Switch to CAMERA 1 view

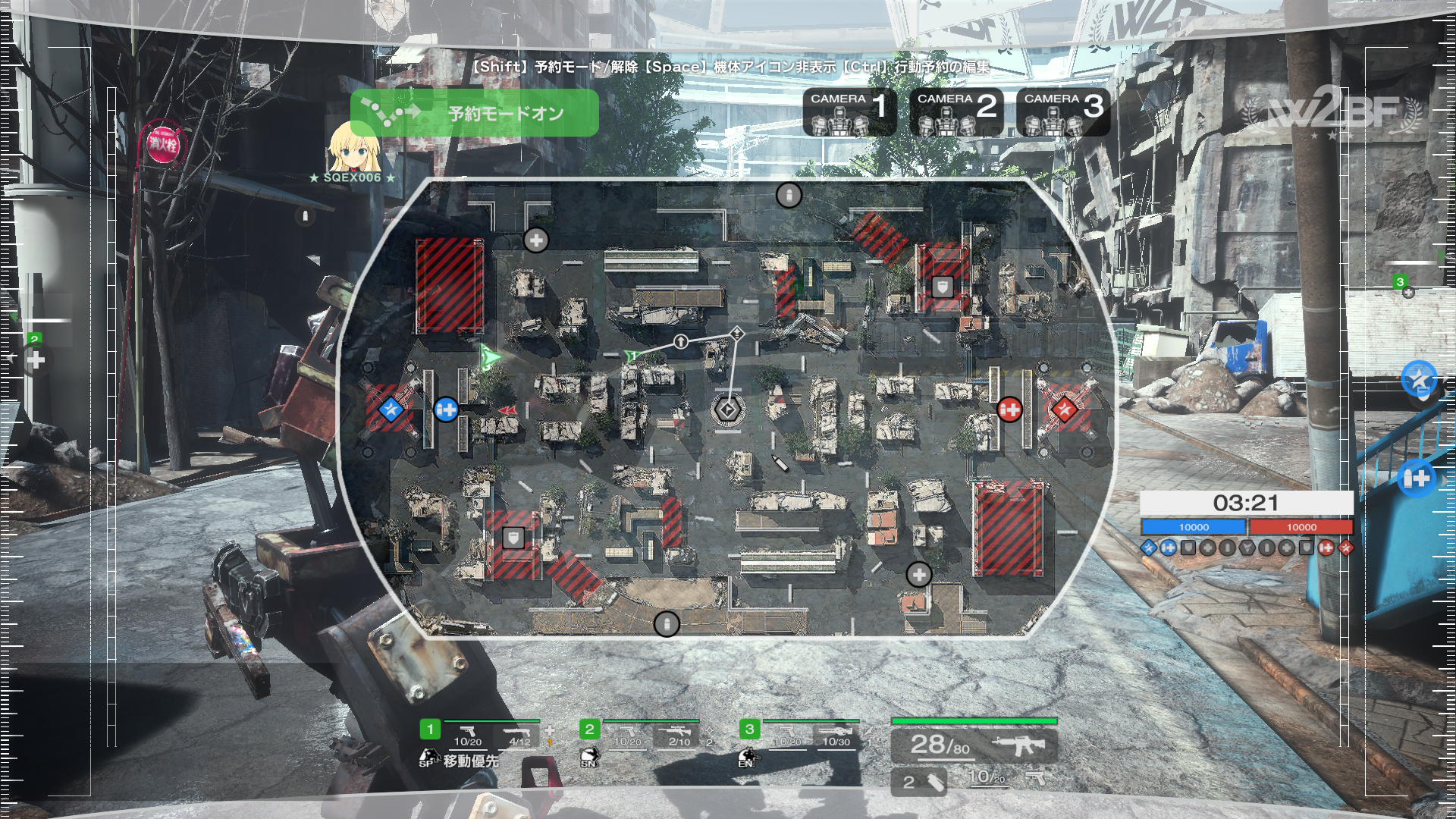pyautogui.click(x=849, y=112)
